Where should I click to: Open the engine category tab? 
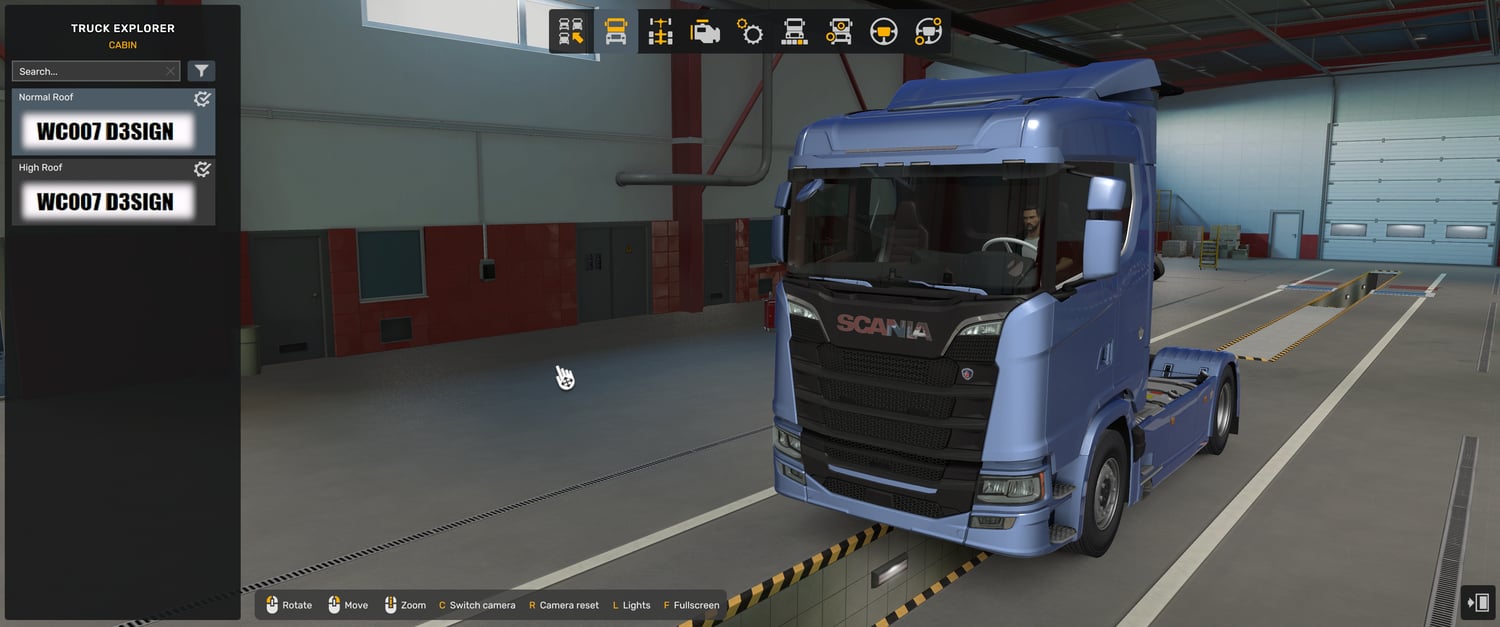point(705,32)
